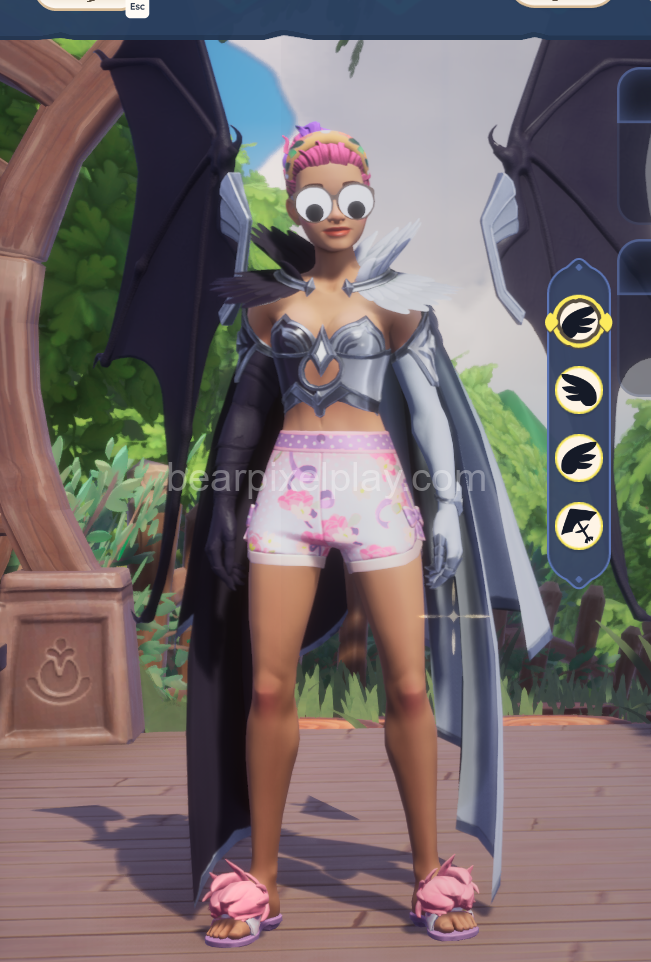The width and height of the screenshot is (651, 962).
Task: Choose the downward-swept wing pose icon
Action: click(578, 390)
